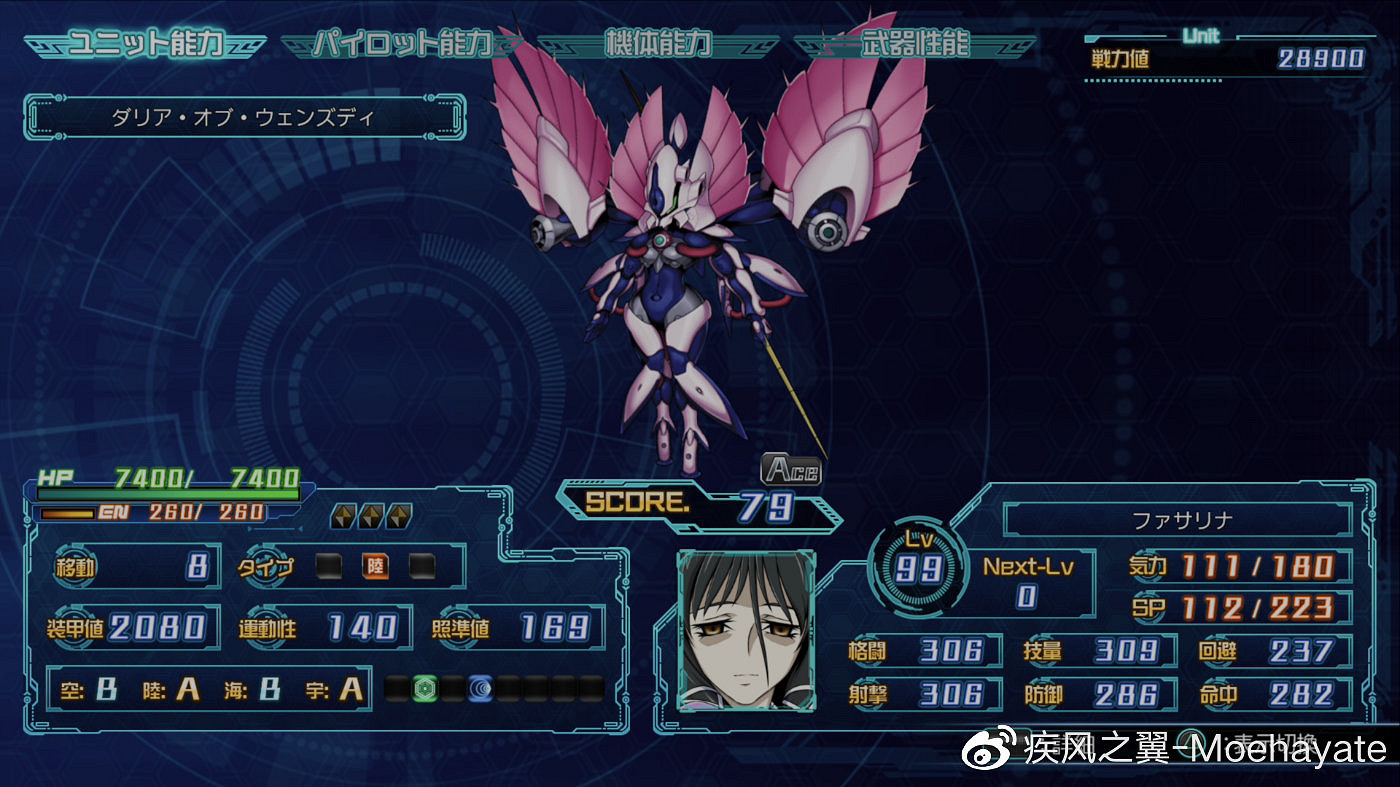Select the ダリア・オブ・ウェンズディ unit name box
The width and height of the screenshot is (1400, 787).
(x=244, y=118)
